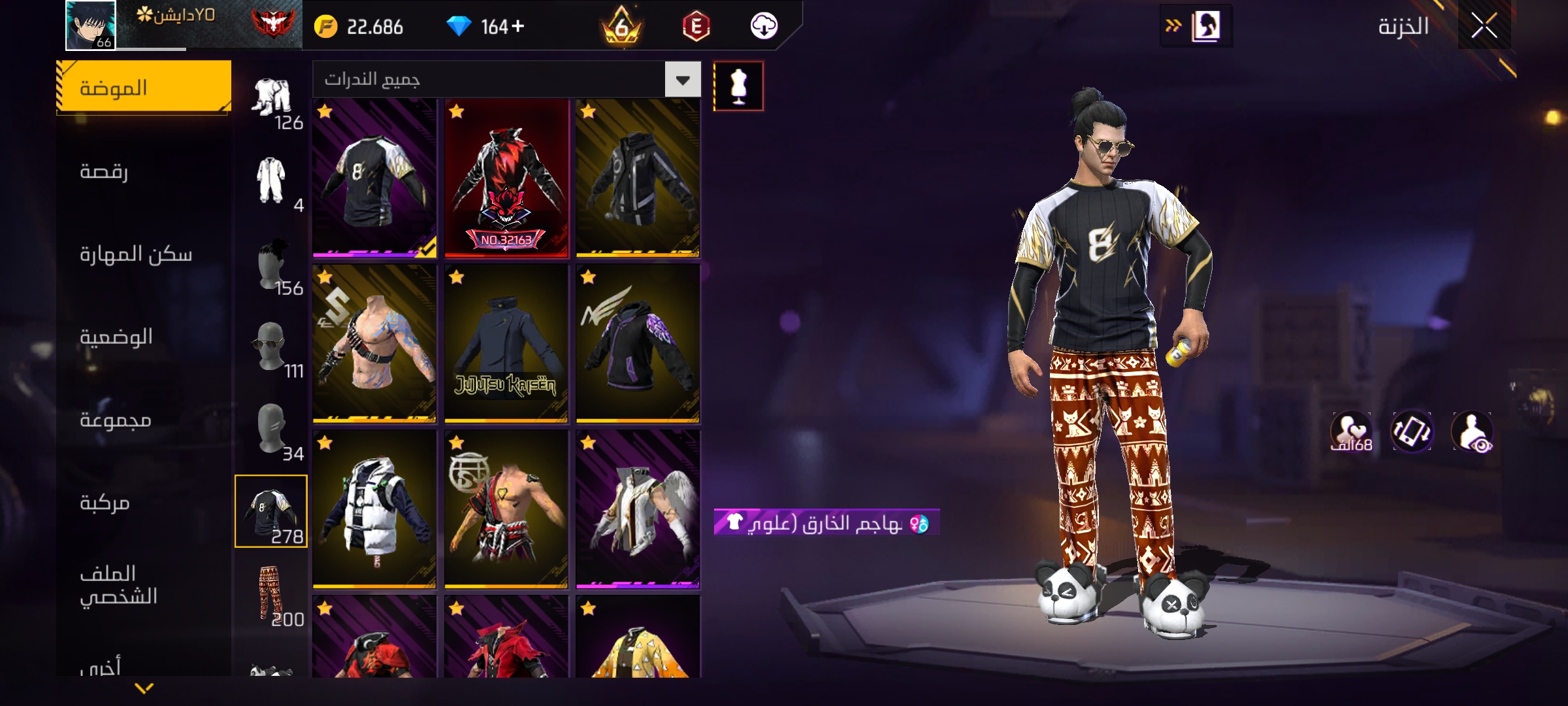Open the مركبة vehicle tab

pos(105,503)
